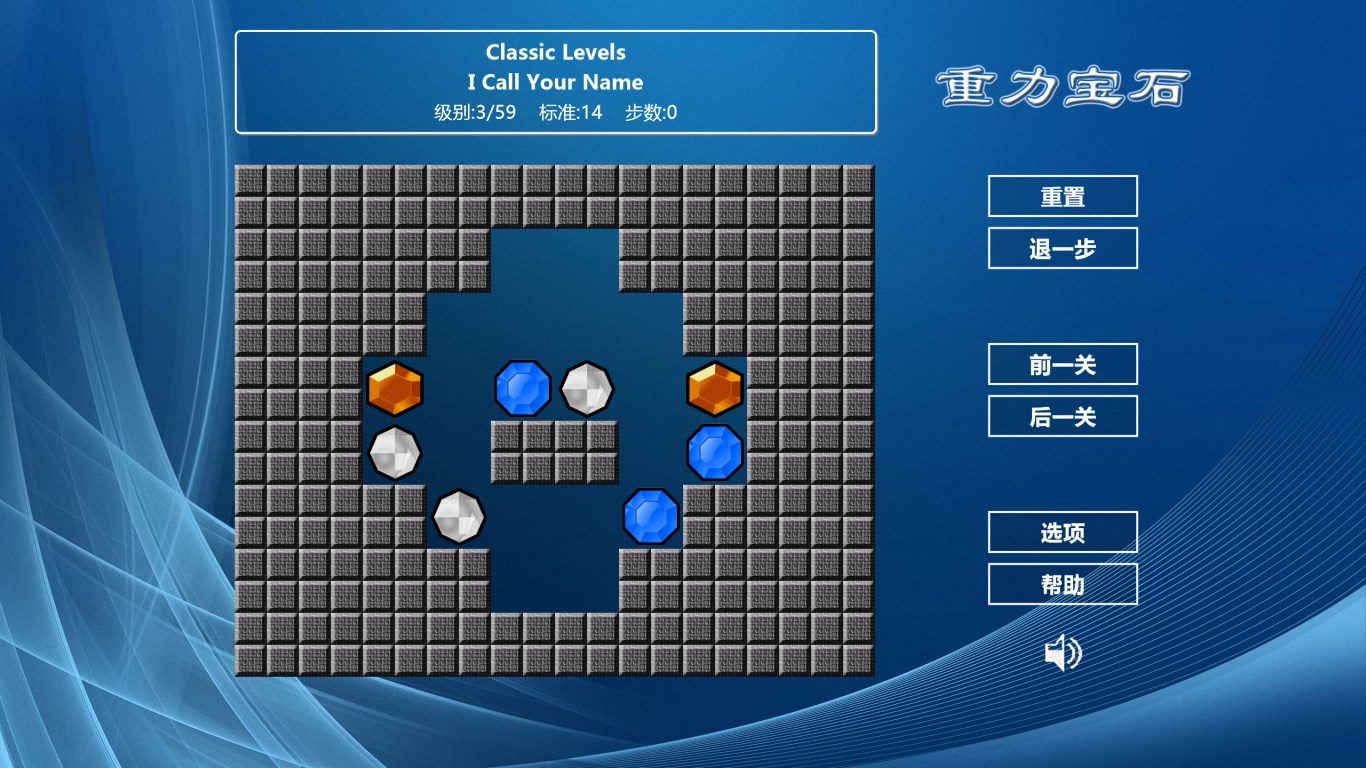Toggle the sound speaker icon
1366x768 pixels.
point(1062,654)
